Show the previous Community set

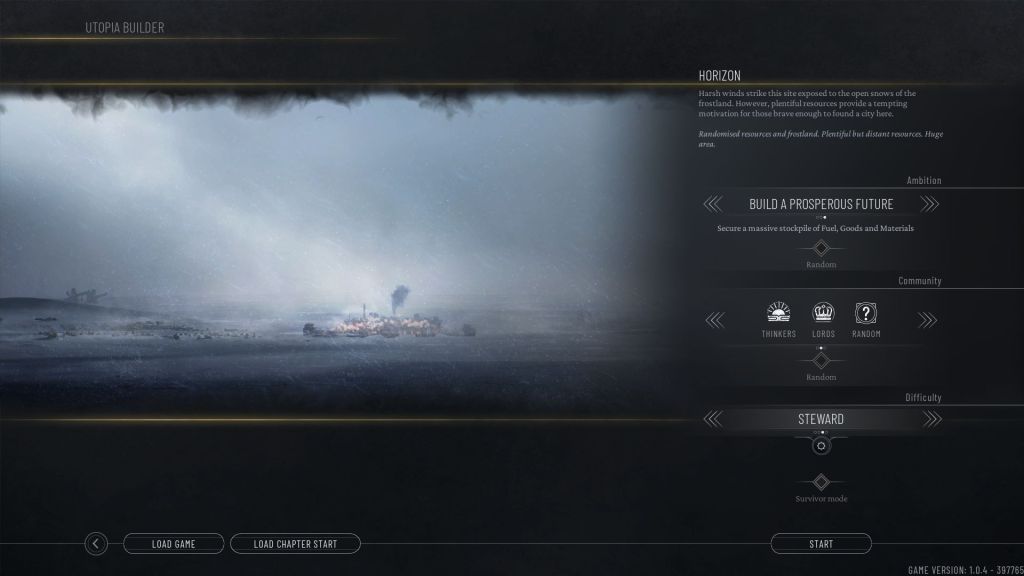(712, 320)
